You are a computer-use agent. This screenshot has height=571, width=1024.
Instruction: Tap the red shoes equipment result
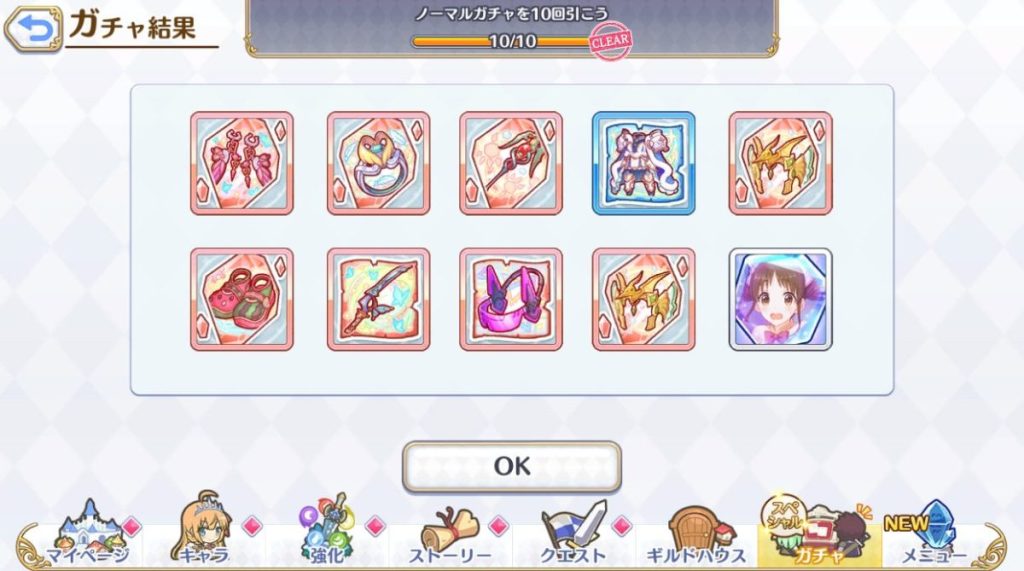[242, 299]
